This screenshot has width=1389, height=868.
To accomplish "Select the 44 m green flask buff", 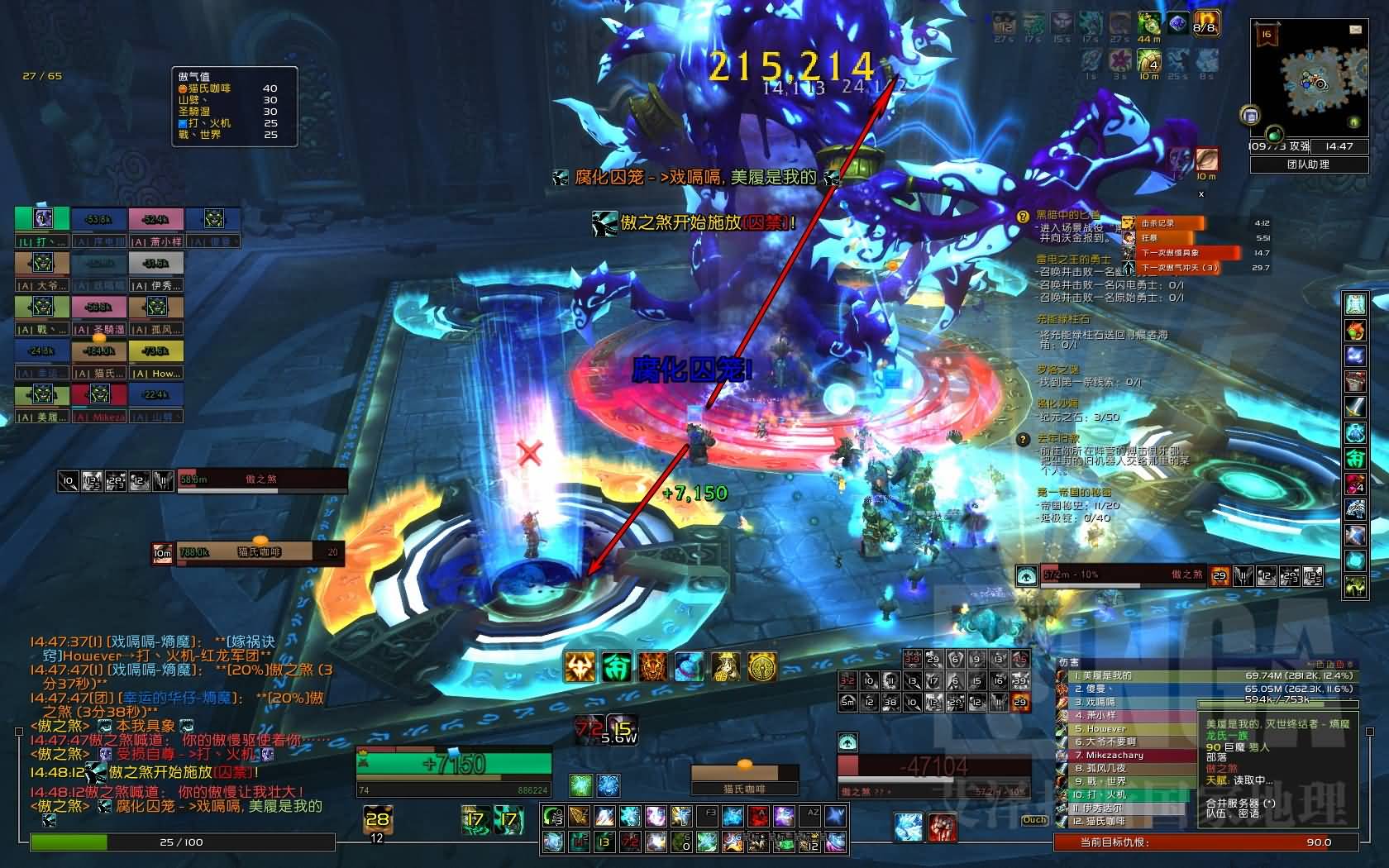I will click(x=1149, y=26).
